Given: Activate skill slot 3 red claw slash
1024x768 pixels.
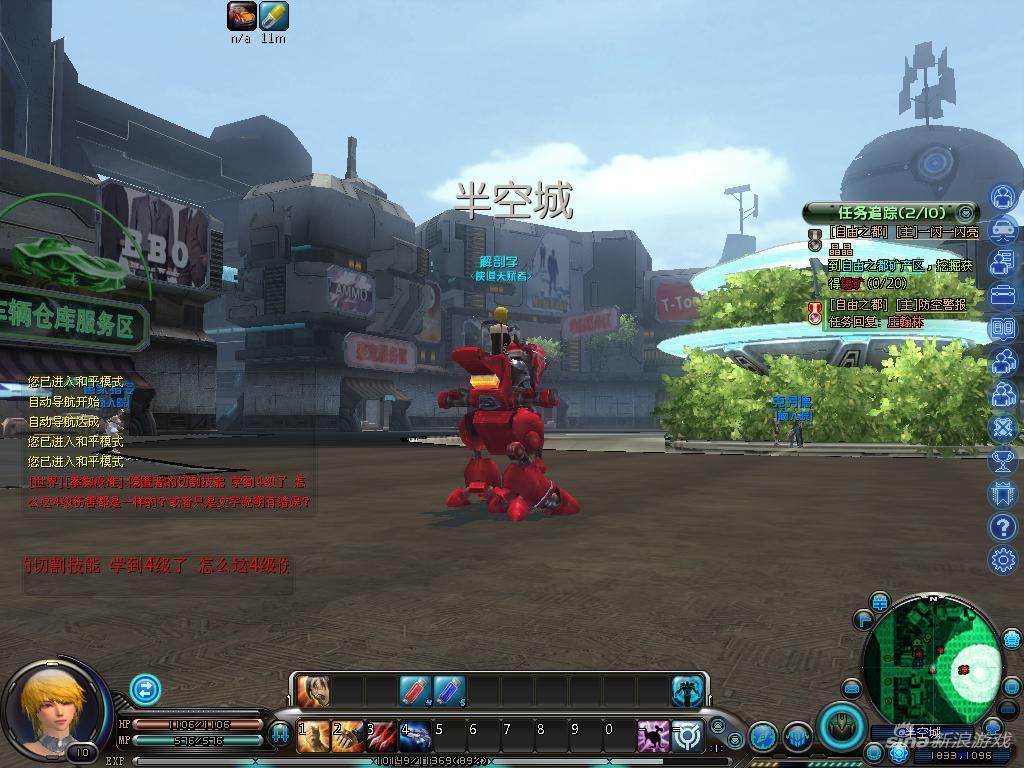Looking at the screenshot, I should tap(381, 736).
